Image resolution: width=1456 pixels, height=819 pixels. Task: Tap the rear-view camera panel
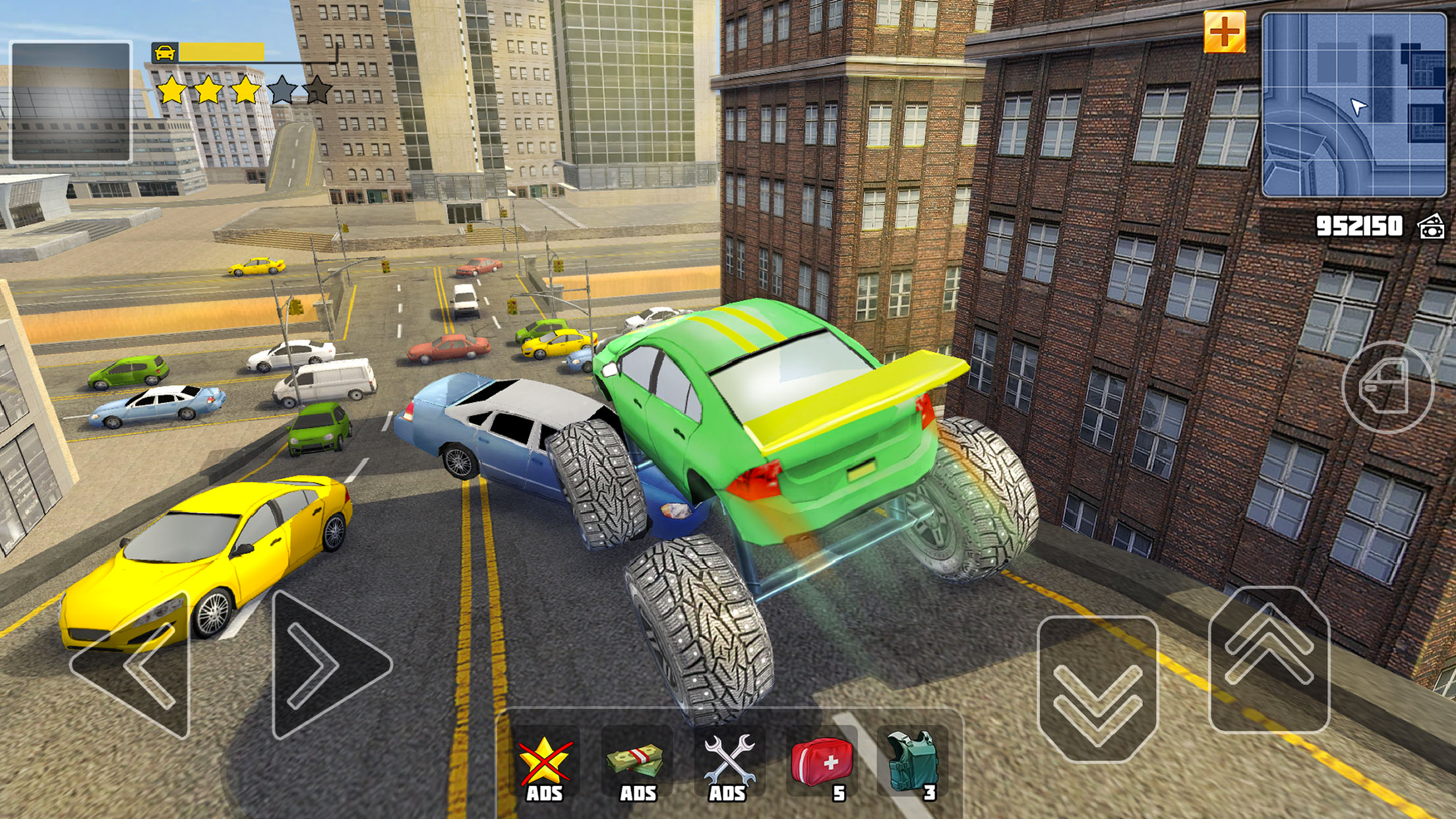(x=71, y=102)
